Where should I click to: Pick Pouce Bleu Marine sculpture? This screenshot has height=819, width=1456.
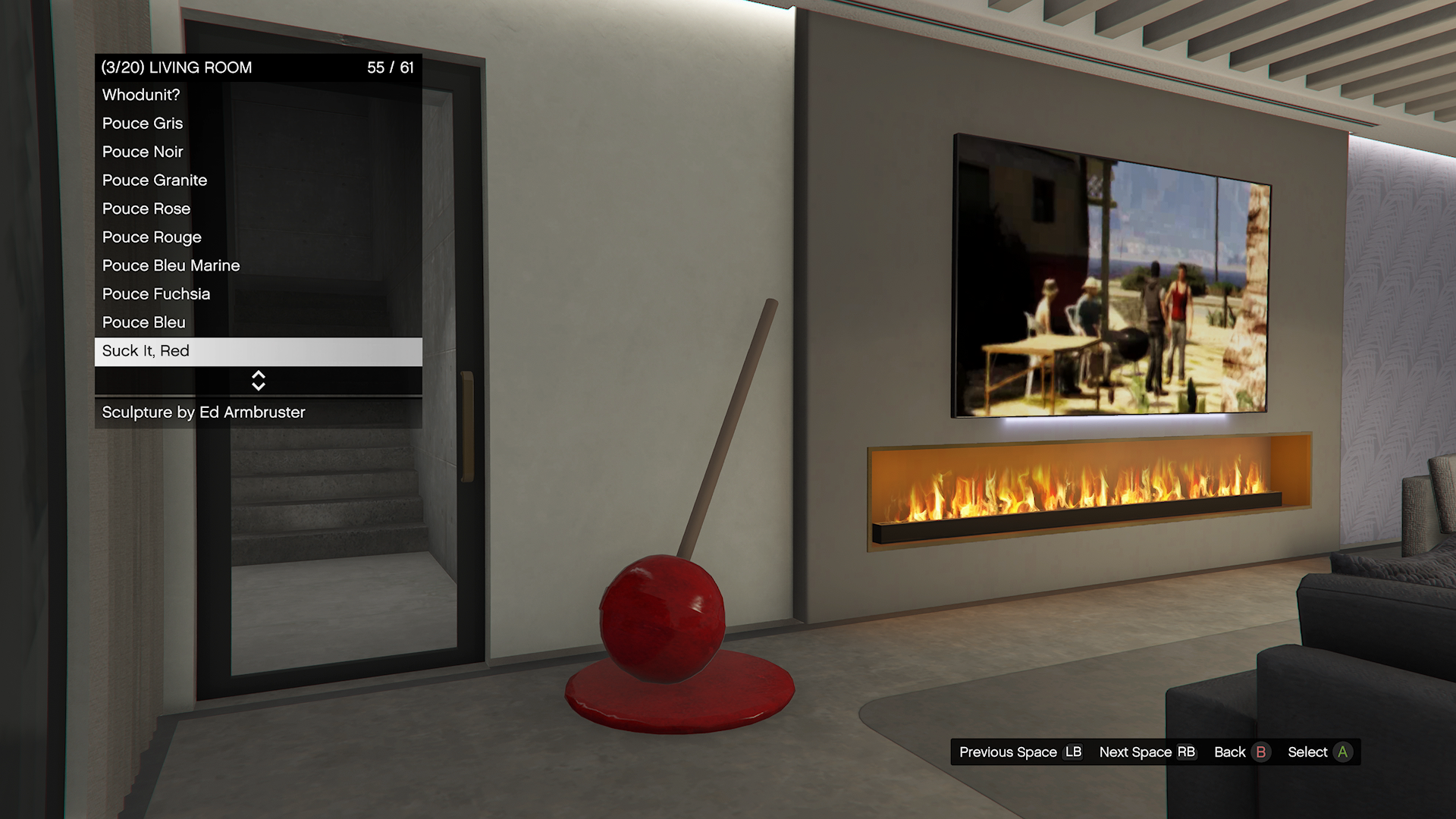(258, 266)
